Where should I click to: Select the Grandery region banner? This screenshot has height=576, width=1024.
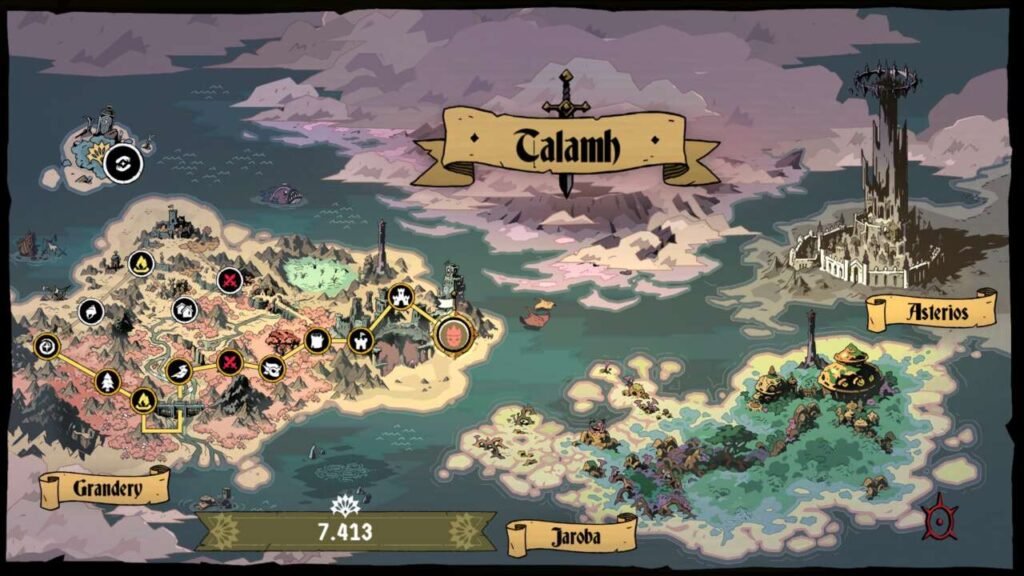click(105, 489)
